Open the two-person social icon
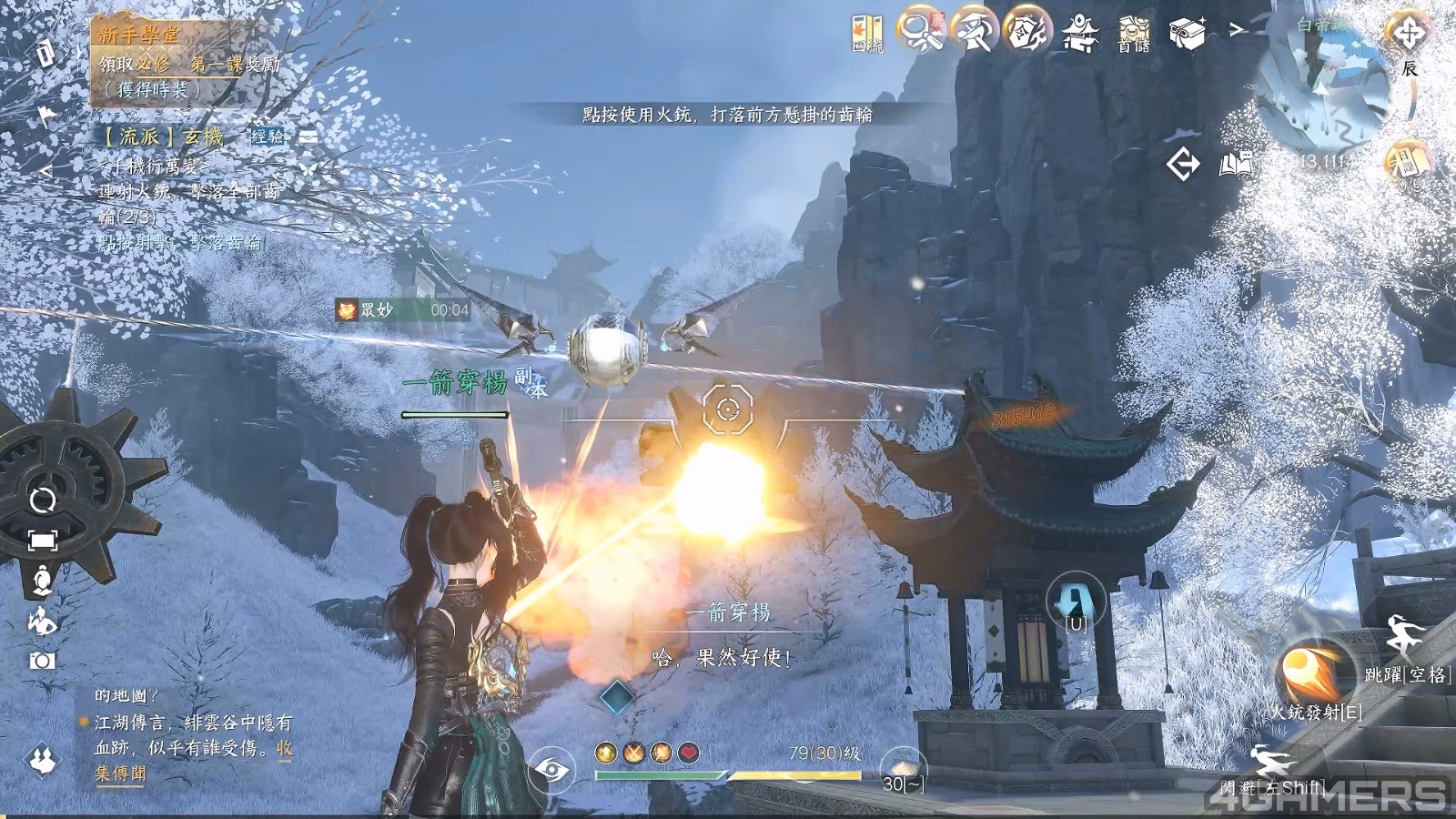The height and width of the screenshot is (819, 1456). (x=42, y=760)
